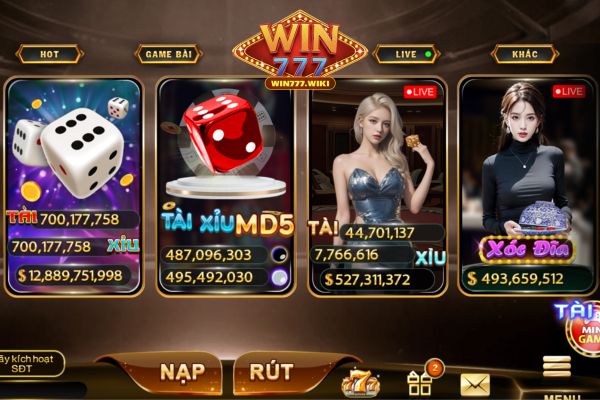Select the LIVE games tab
600x400 pixels.
click(x=407, y=54)
